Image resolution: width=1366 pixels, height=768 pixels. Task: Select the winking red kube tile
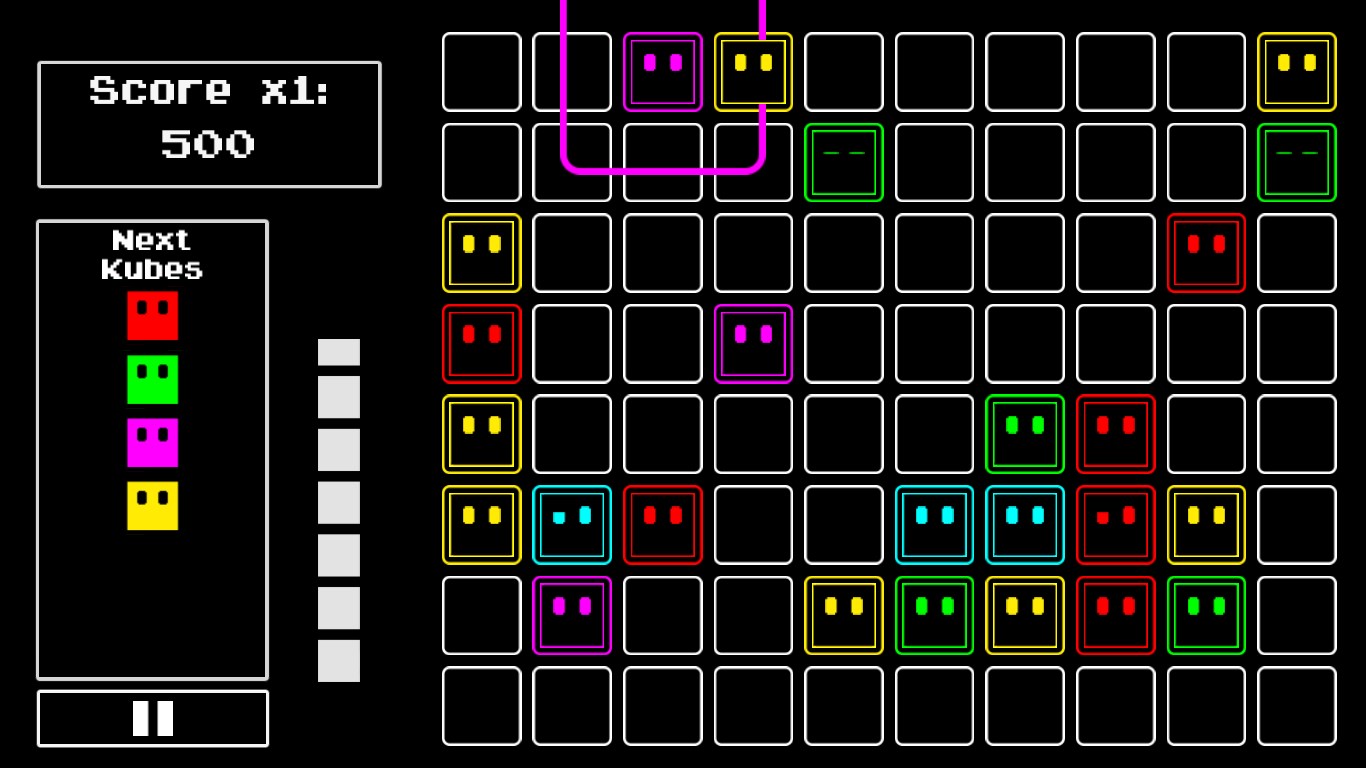(1116, 525)
